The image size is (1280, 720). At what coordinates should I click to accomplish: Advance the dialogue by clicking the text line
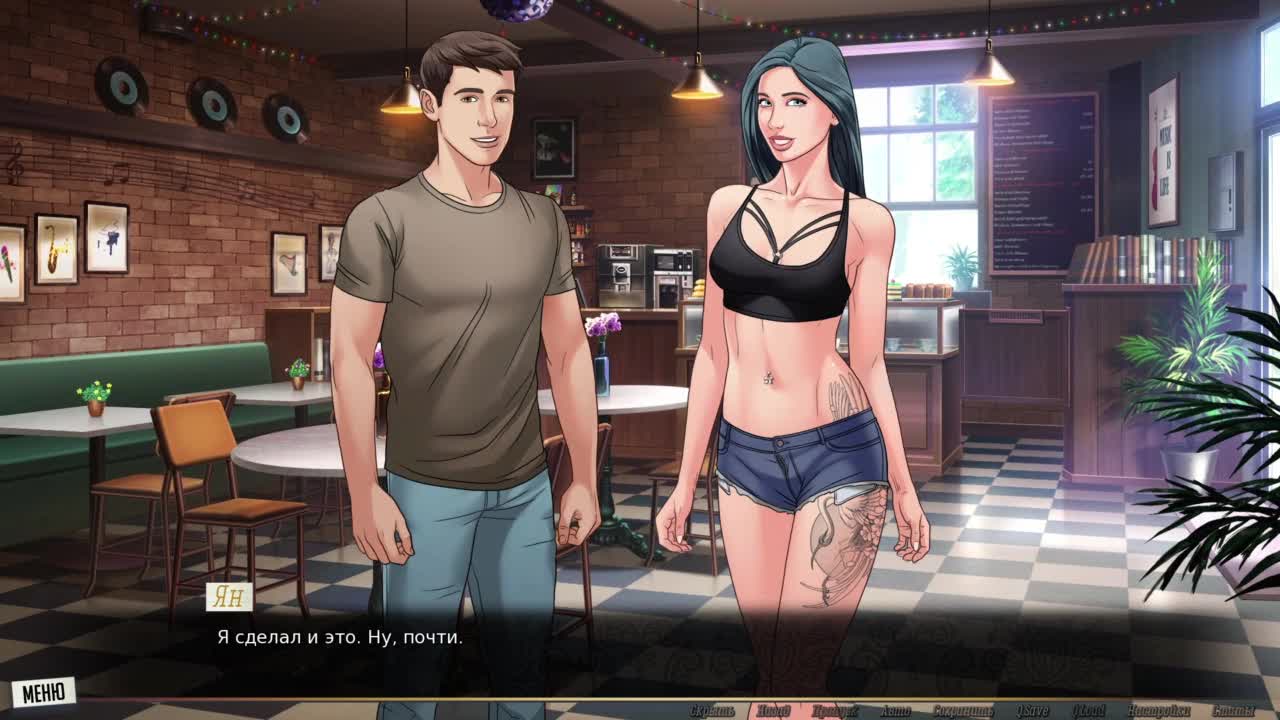coord(340,637)
